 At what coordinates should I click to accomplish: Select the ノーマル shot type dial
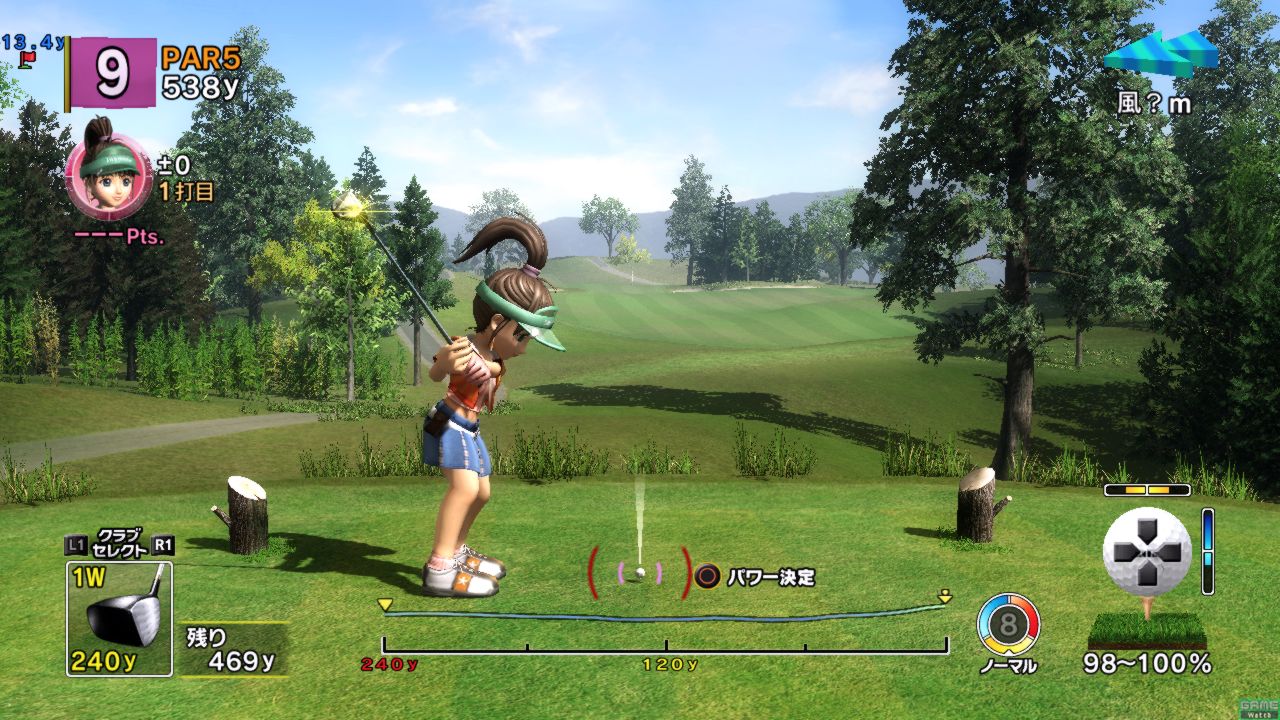(1008, 626)
